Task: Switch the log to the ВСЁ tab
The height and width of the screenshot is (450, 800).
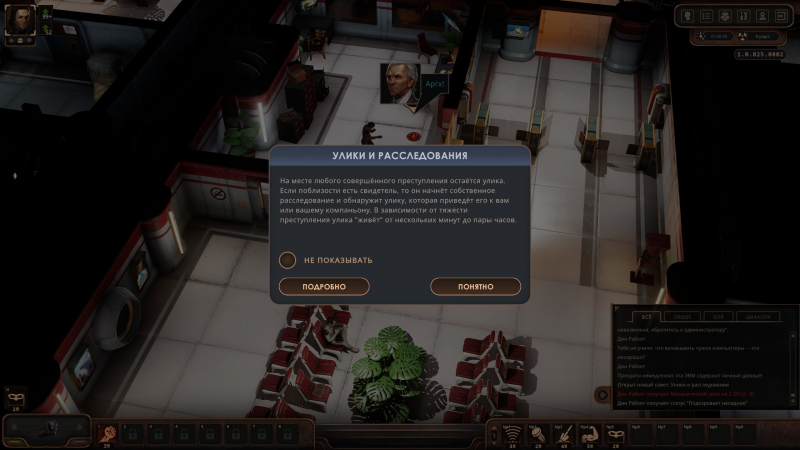Action: tap(647, 316)
